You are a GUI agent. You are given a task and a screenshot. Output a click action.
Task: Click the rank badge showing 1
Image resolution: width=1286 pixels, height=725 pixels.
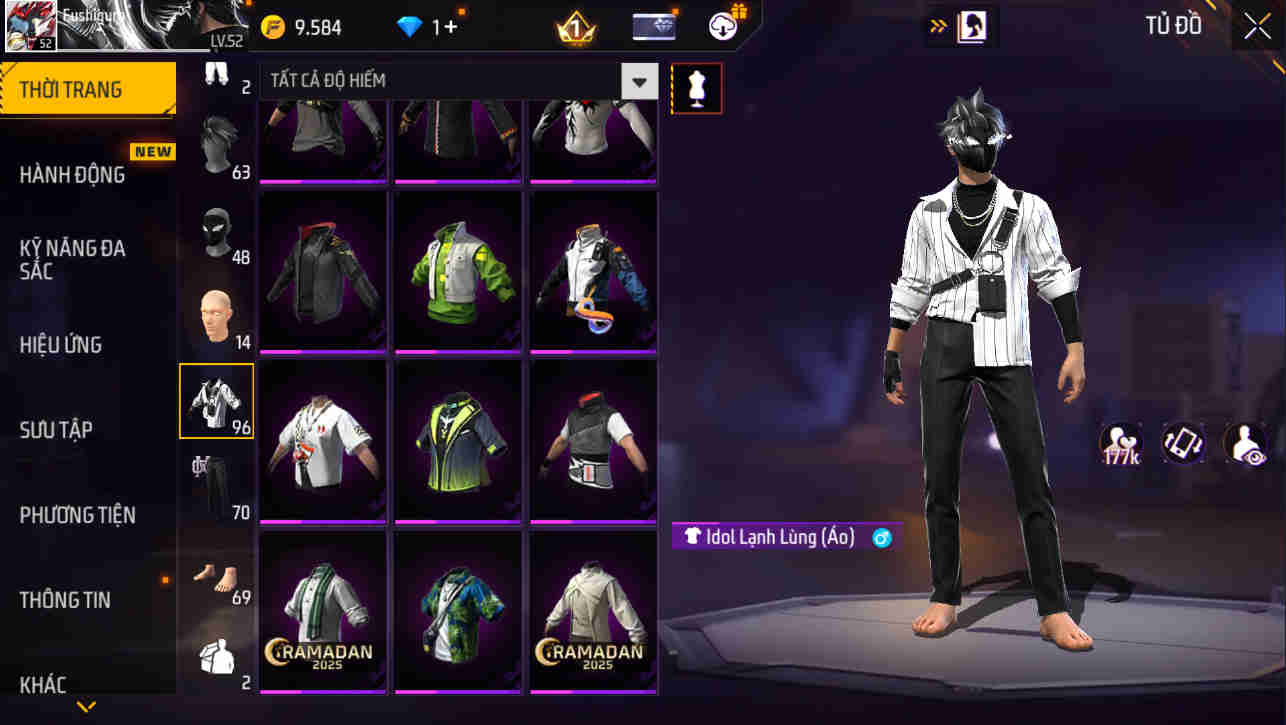(573, 25)
